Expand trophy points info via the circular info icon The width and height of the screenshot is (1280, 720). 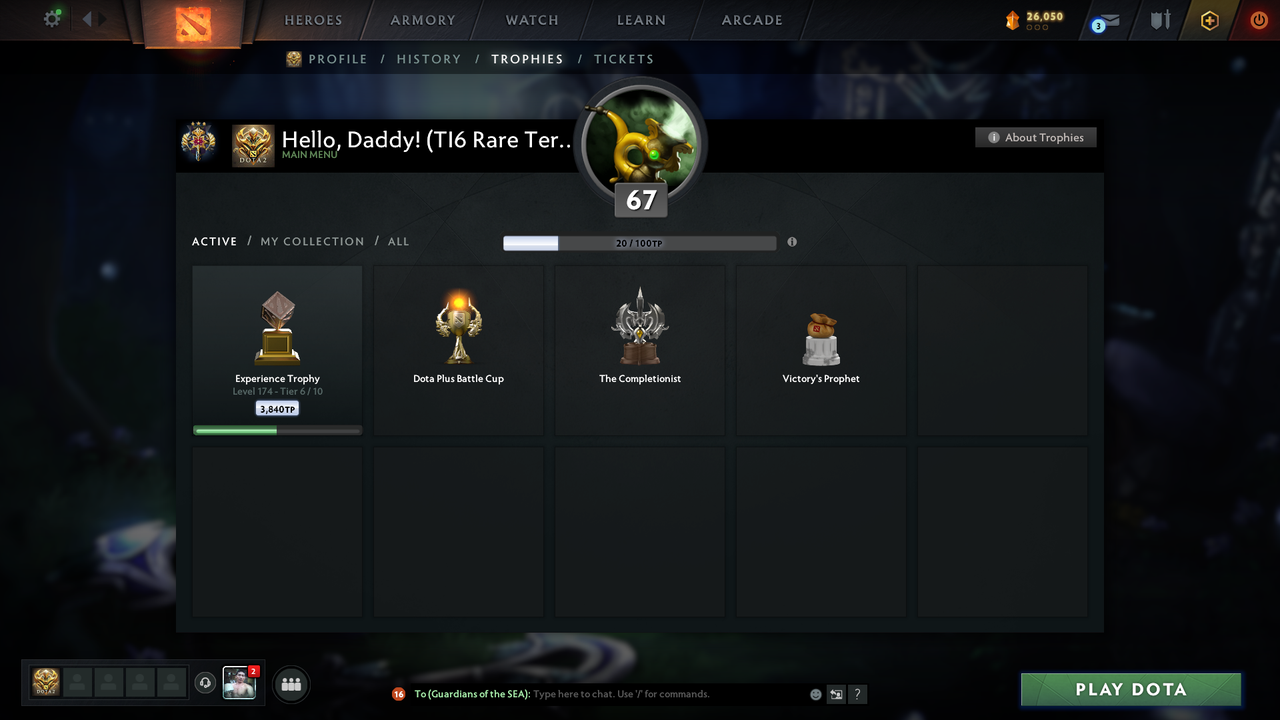coord(792,242)
